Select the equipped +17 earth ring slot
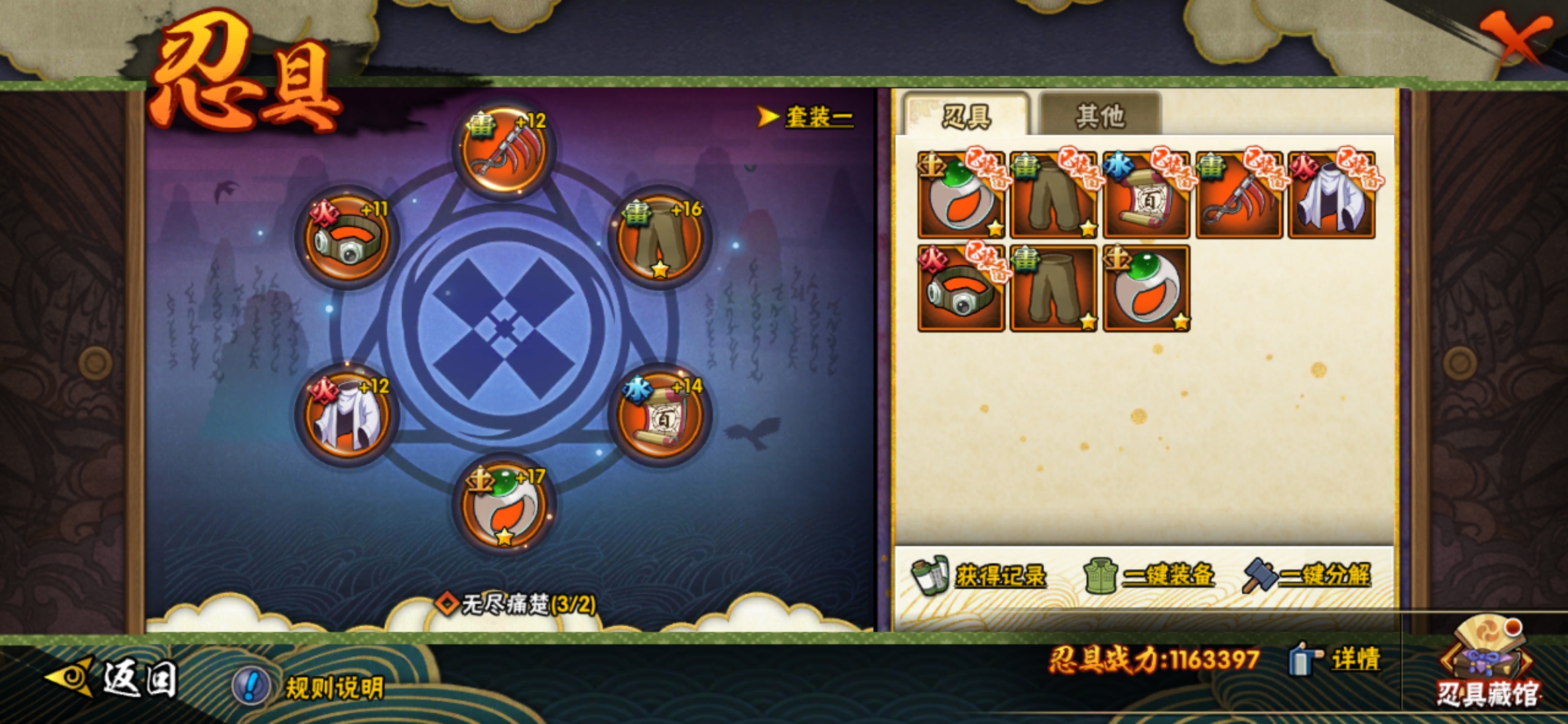 [505, 506]
